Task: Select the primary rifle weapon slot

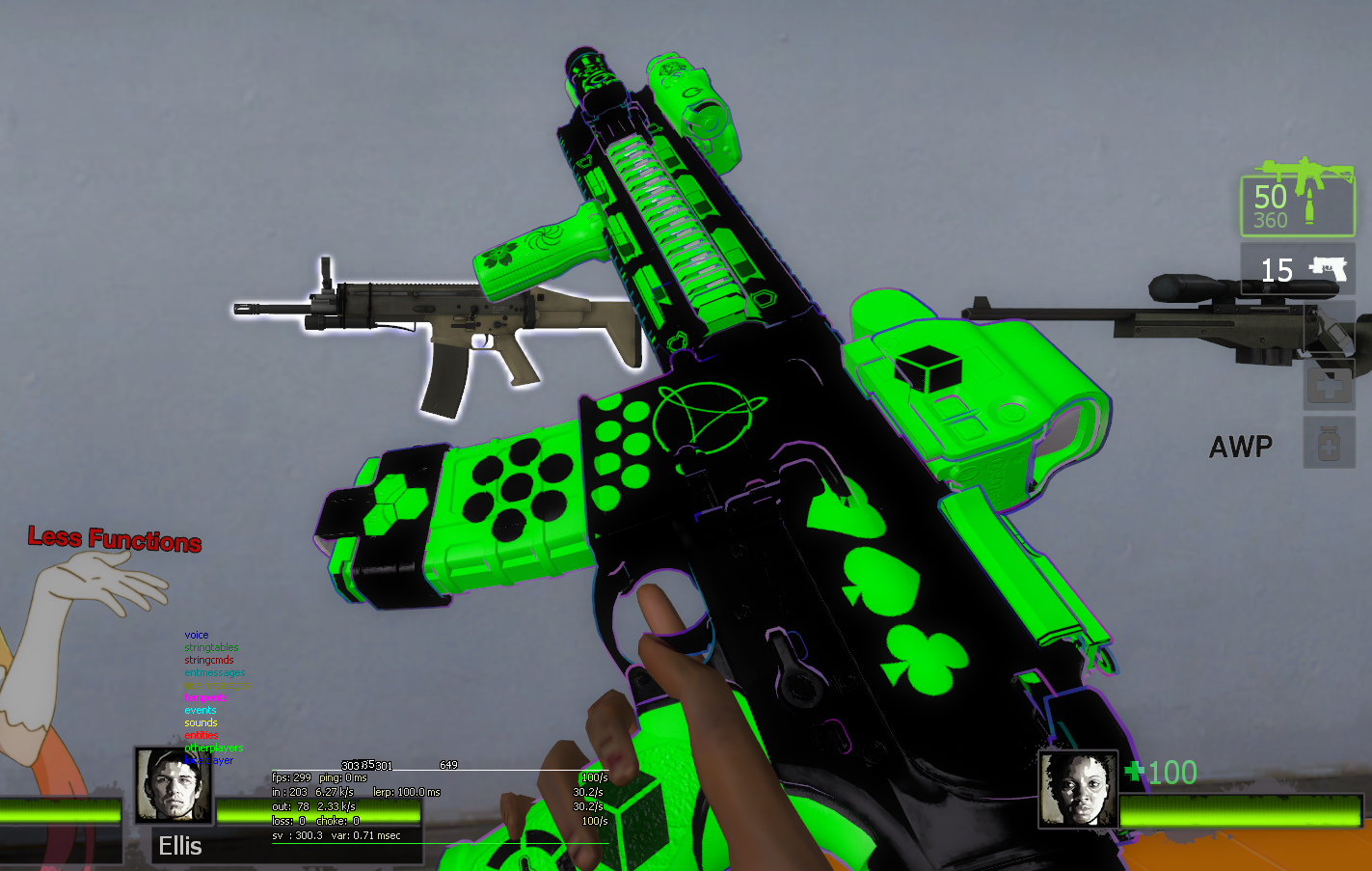Action: [1297, 204]
